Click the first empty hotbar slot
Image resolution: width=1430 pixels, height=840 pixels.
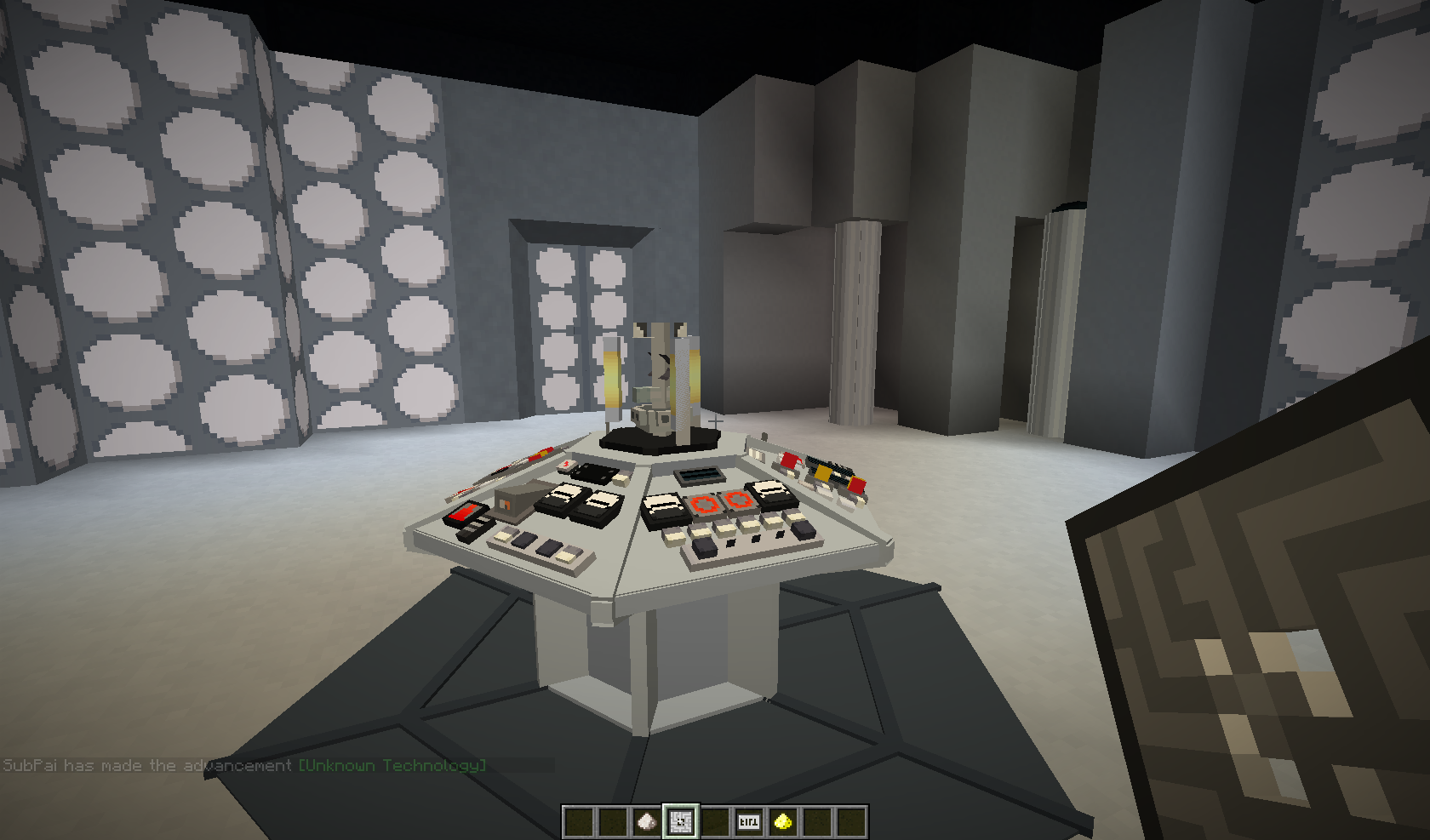coord(579,820)
